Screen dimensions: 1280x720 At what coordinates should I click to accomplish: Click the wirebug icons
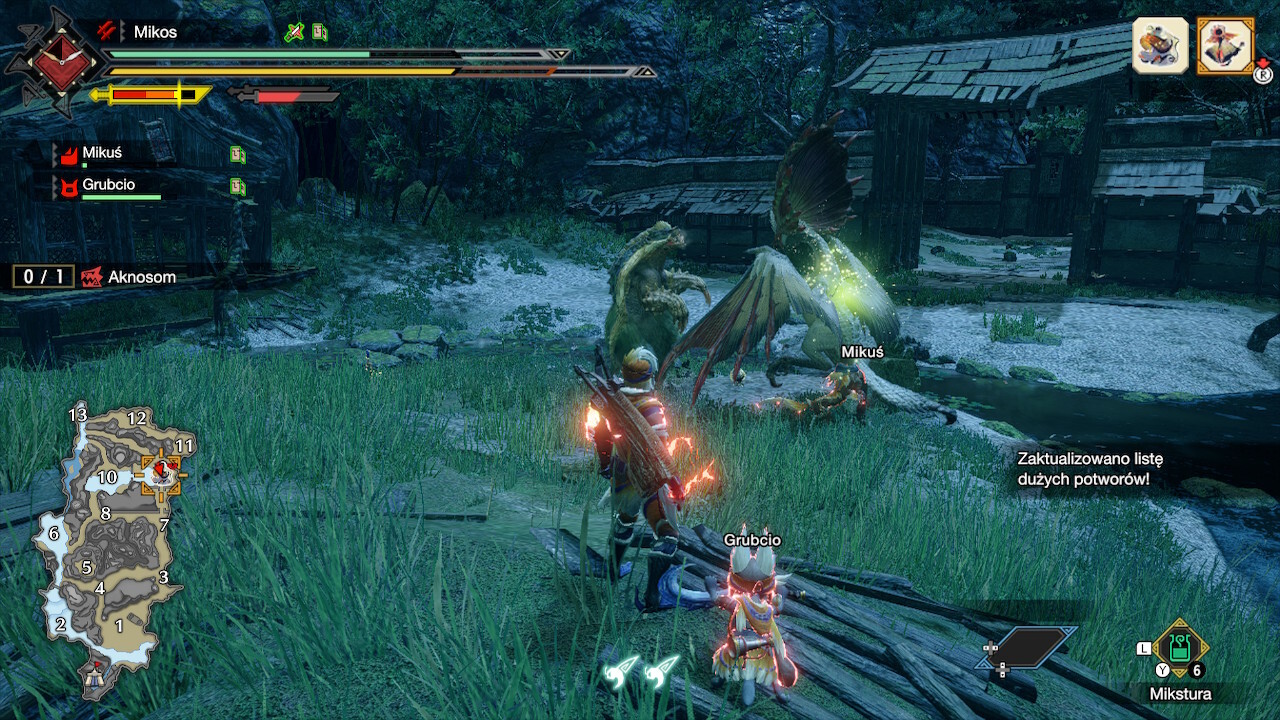(x=641, y=672)
